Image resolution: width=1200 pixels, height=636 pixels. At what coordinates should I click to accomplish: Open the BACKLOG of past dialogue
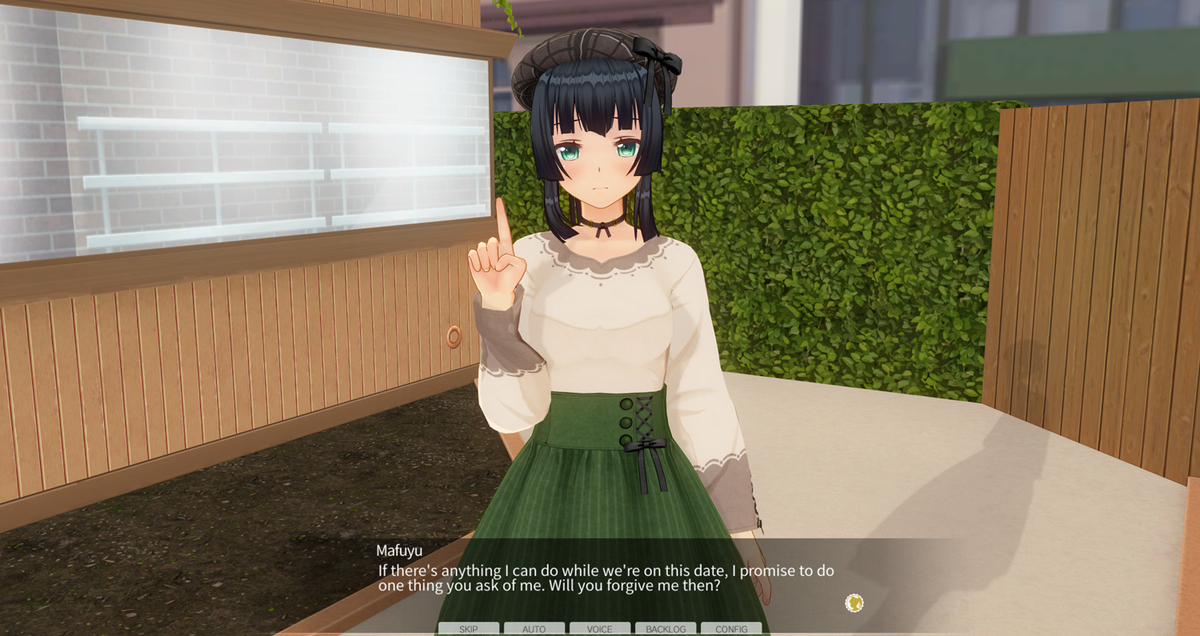point(665,629)
